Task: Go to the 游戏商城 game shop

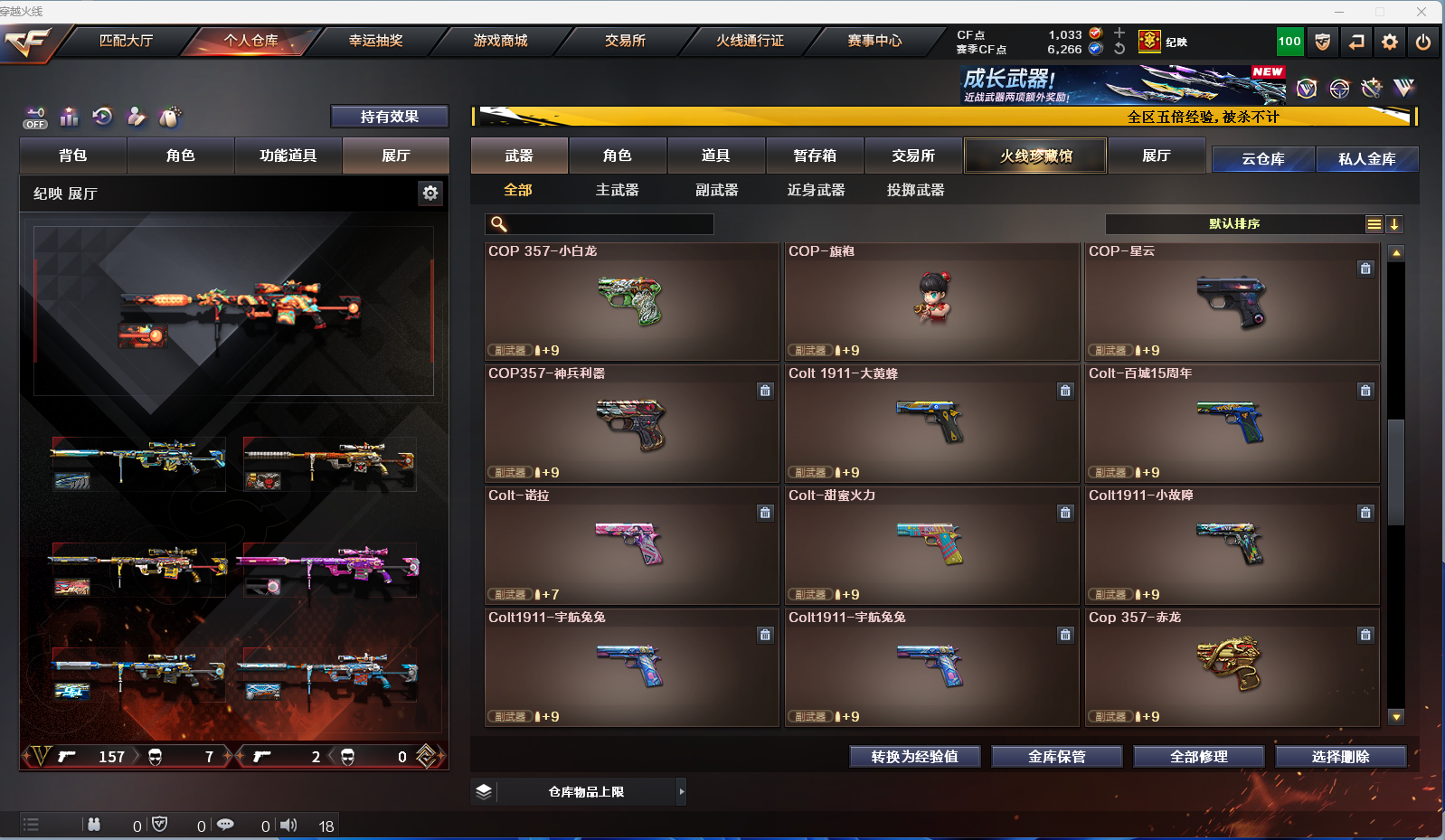Action: (500, 41)
